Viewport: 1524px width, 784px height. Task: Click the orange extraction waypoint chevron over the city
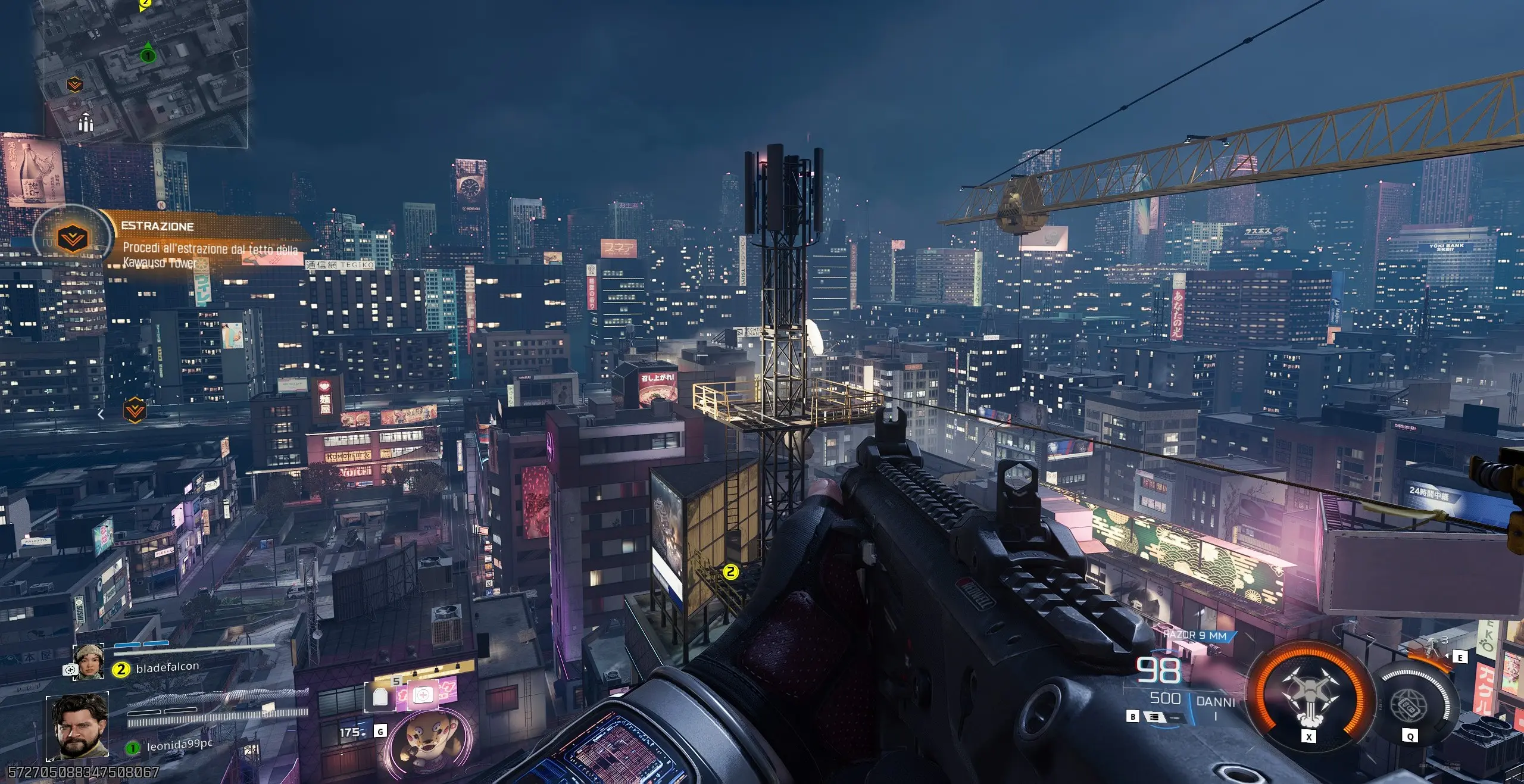135,410
